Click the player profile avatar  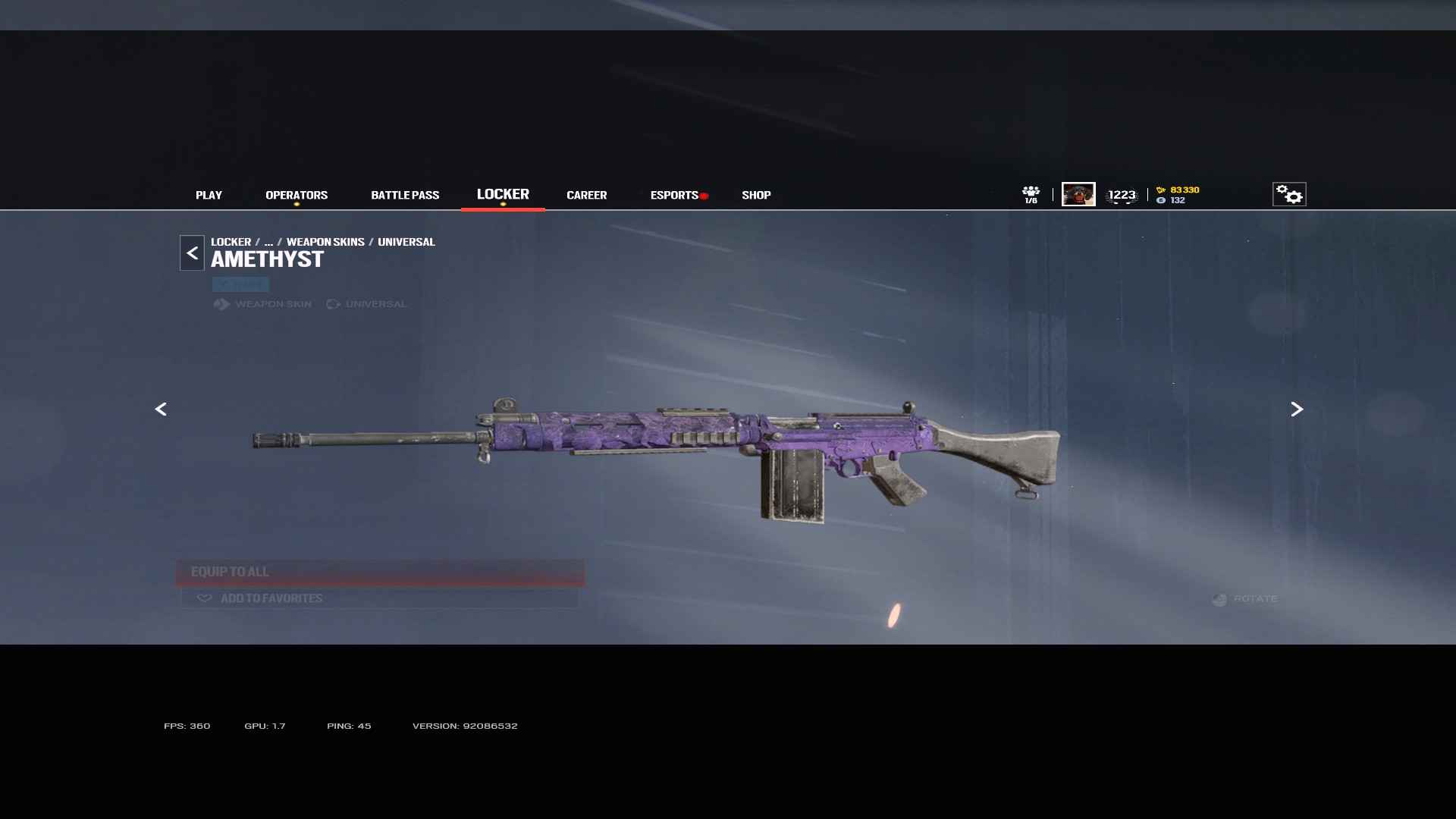1078,194
